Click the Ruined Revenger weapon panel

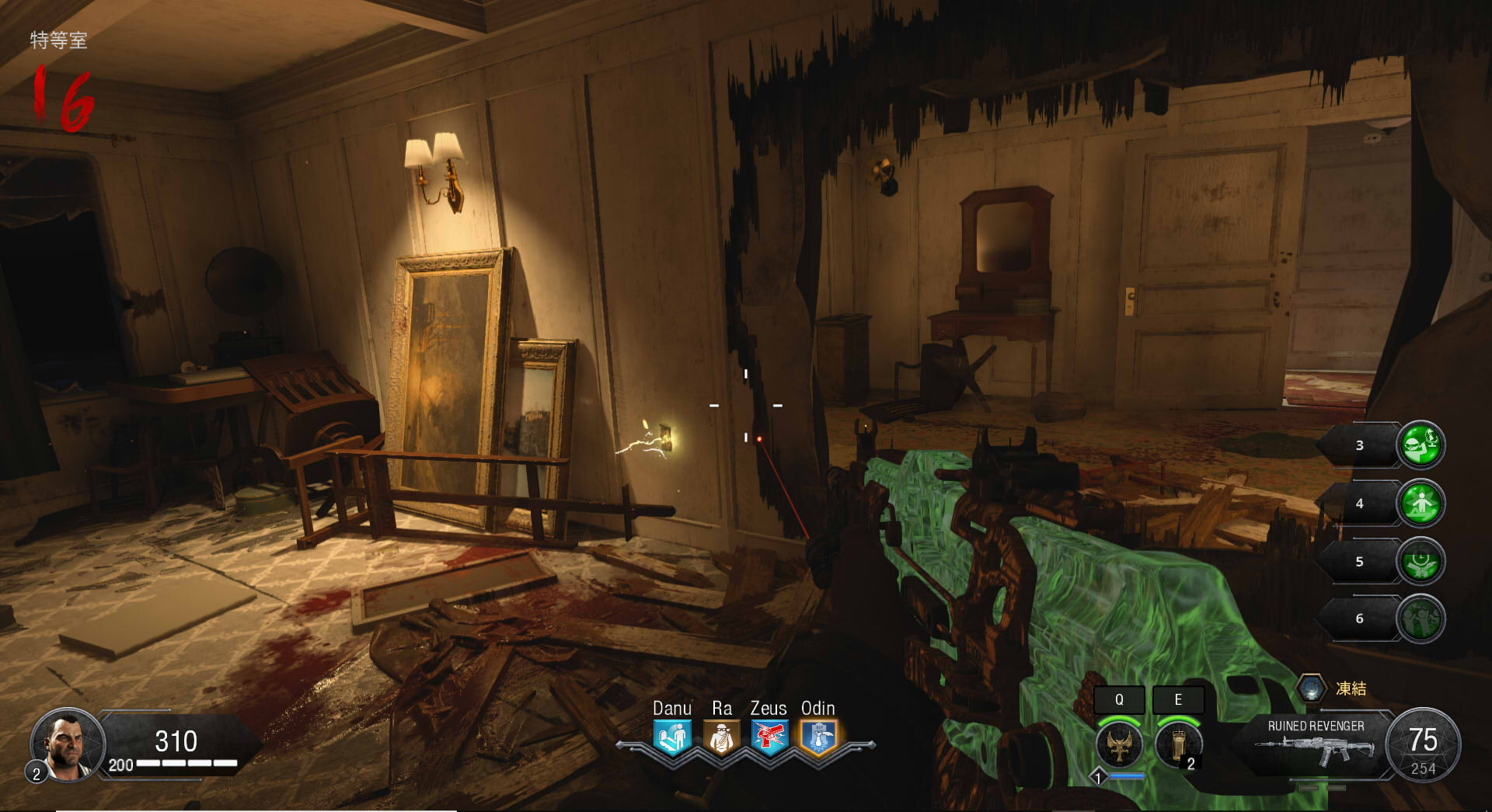click(x=1315, y=744)
